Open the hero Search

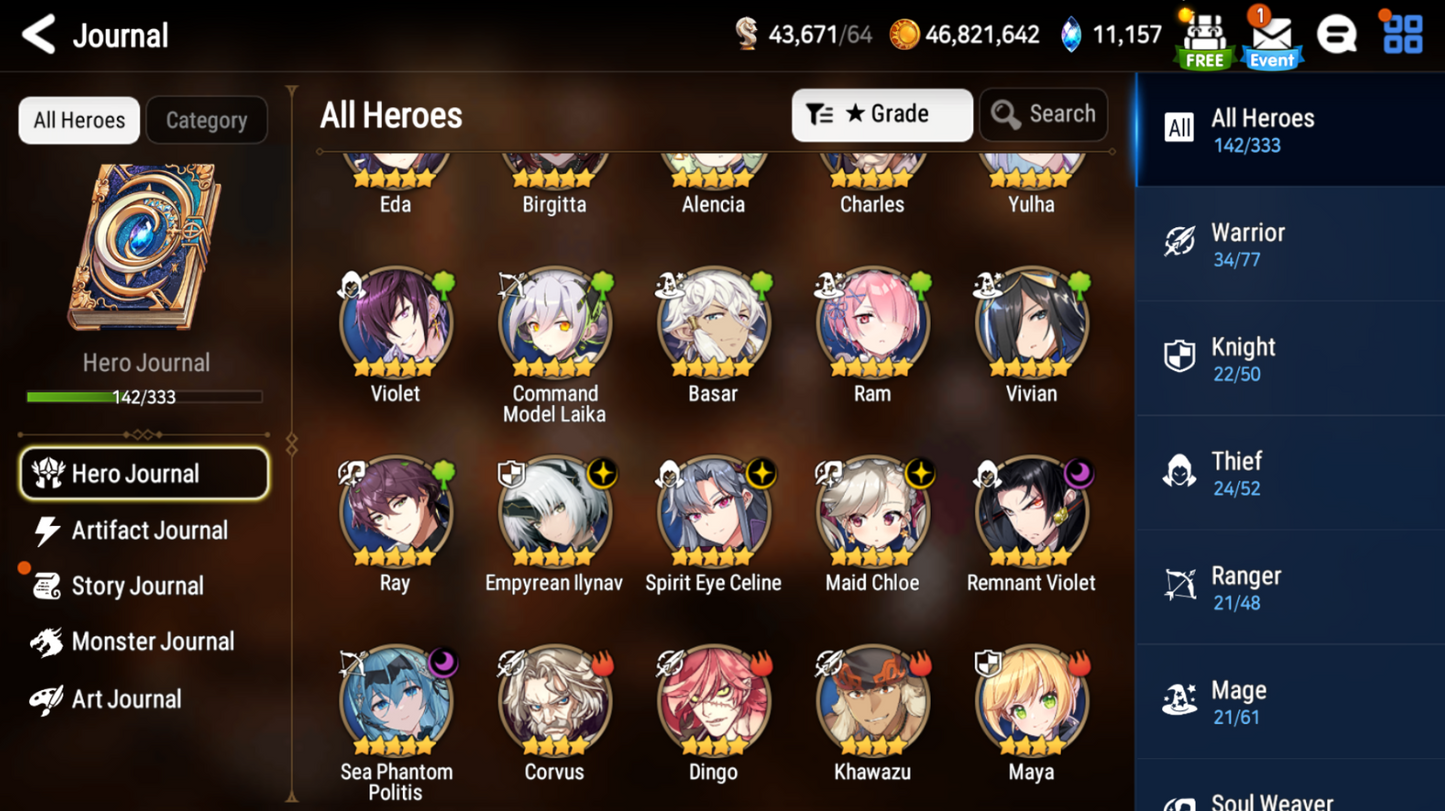pyautogui.click(x=1043, y=115)
